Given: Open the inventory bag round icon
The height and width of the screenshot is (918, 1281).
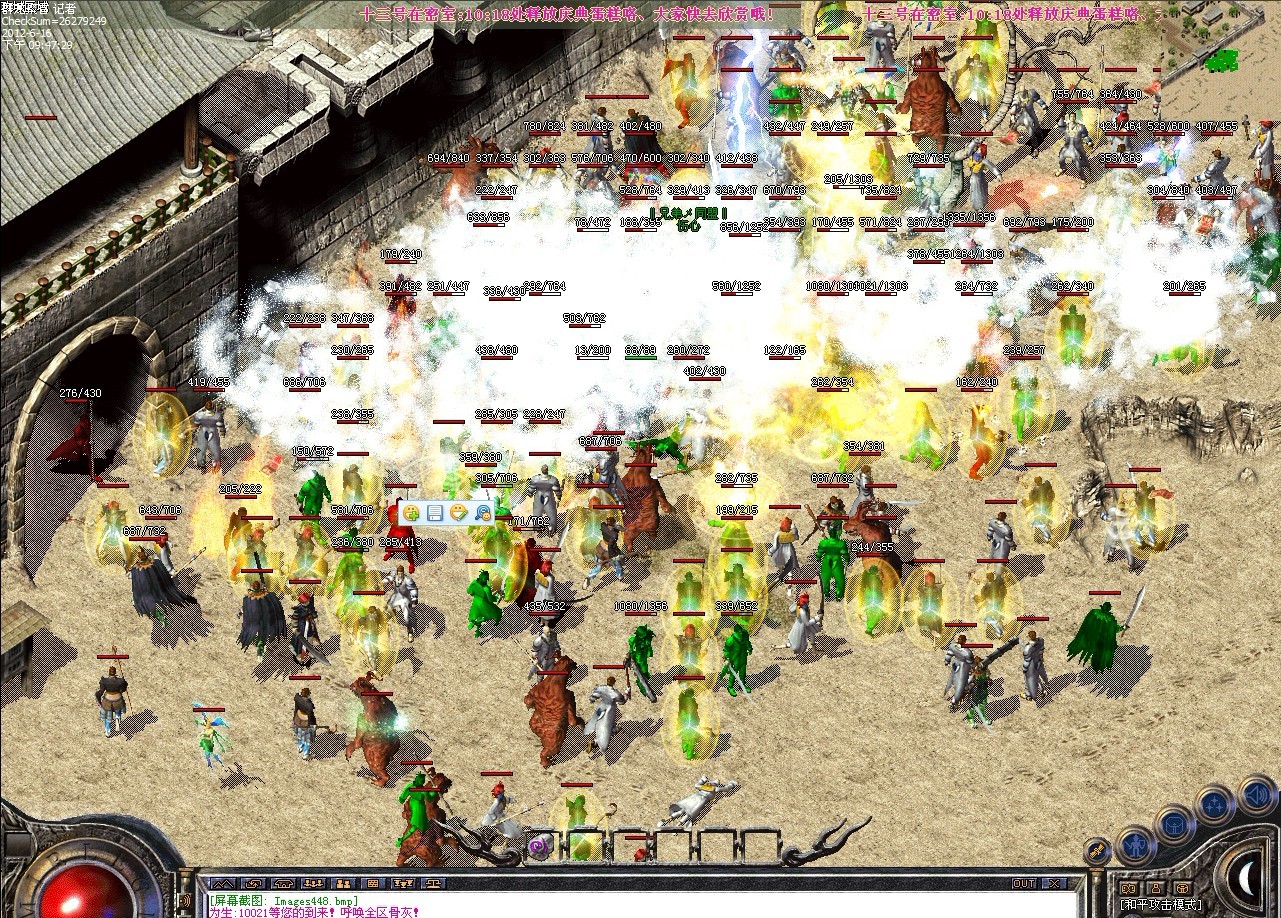Looking at the screenshot, I should pyautogui.click(x=1172, y=824).
